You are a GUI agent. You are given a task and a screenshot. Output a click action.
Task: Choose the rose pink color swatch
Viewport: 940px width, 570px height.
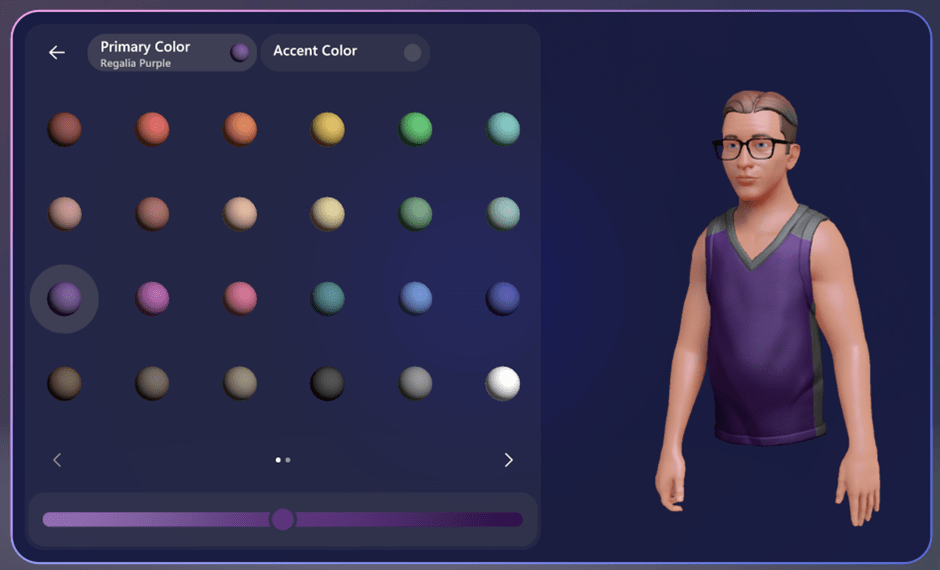point(240,298)
